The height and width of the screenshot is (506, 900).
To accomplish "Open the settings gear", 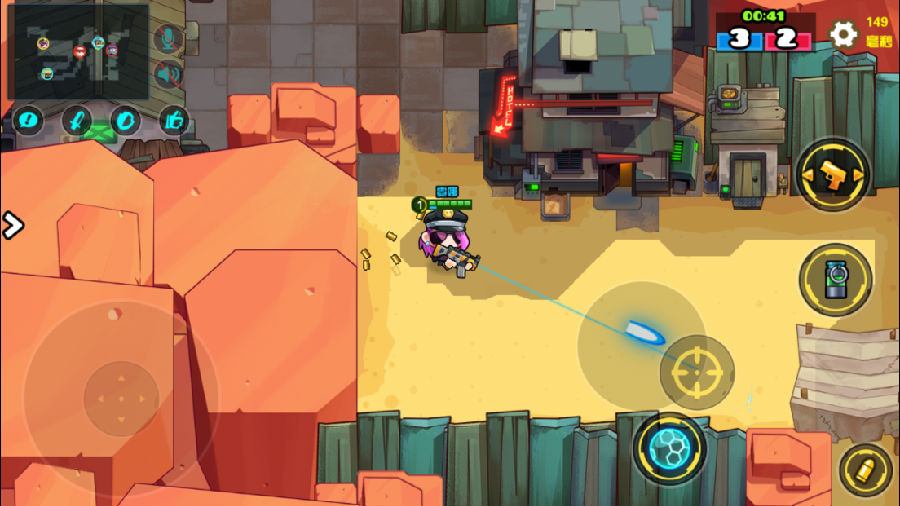I will click(x=843, y=35).
